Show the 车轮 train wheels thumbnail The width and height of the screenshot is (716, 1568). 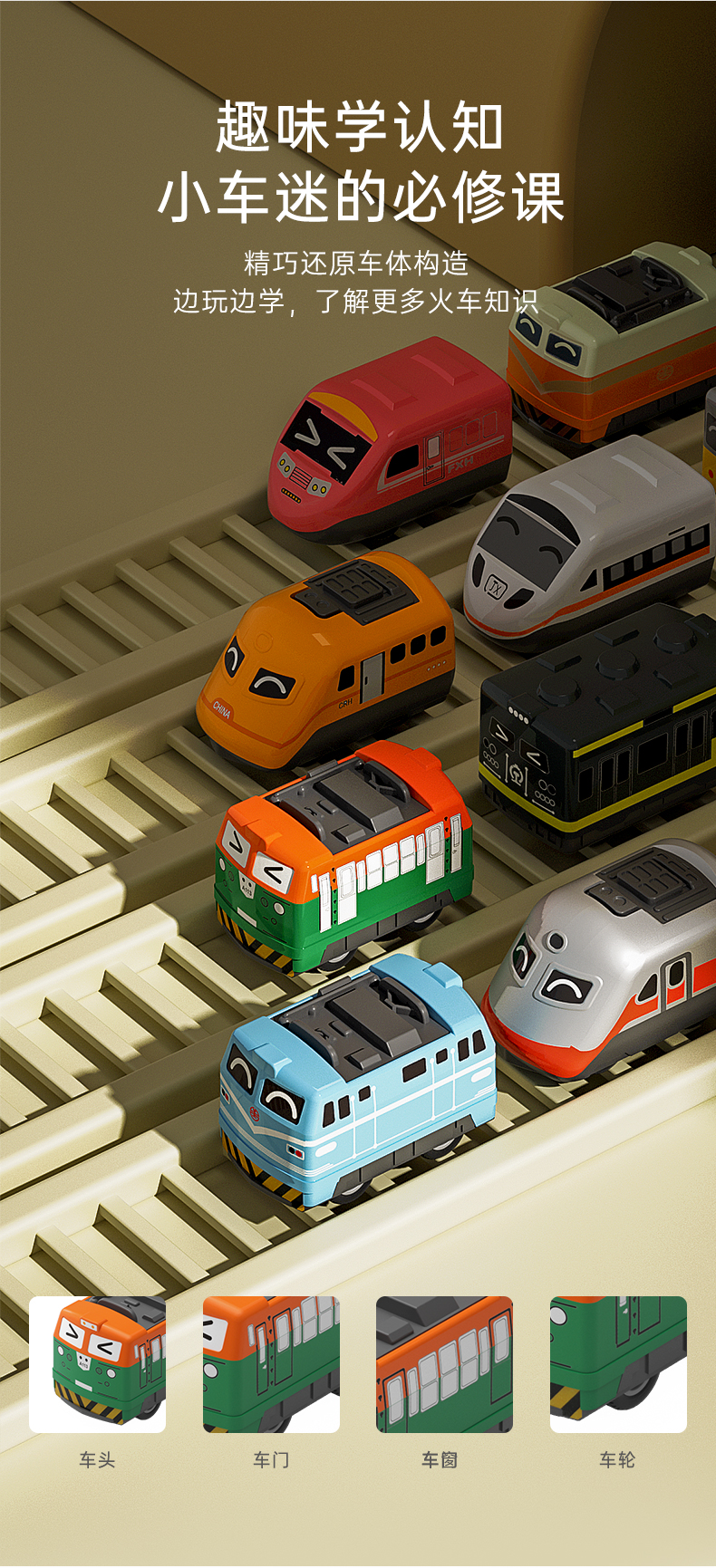(618, 1363)
